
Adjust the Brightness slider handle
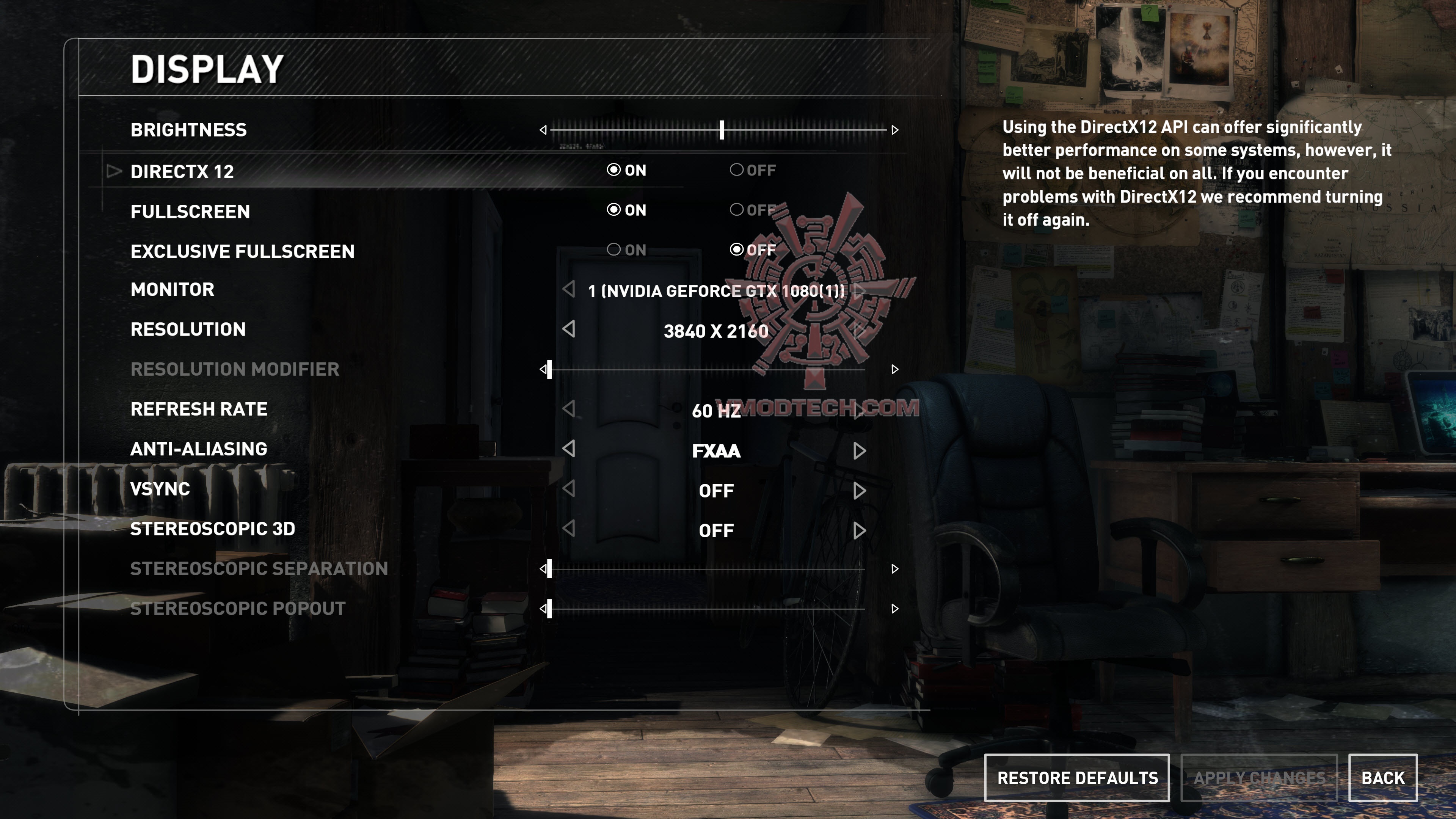pos(722,130)
